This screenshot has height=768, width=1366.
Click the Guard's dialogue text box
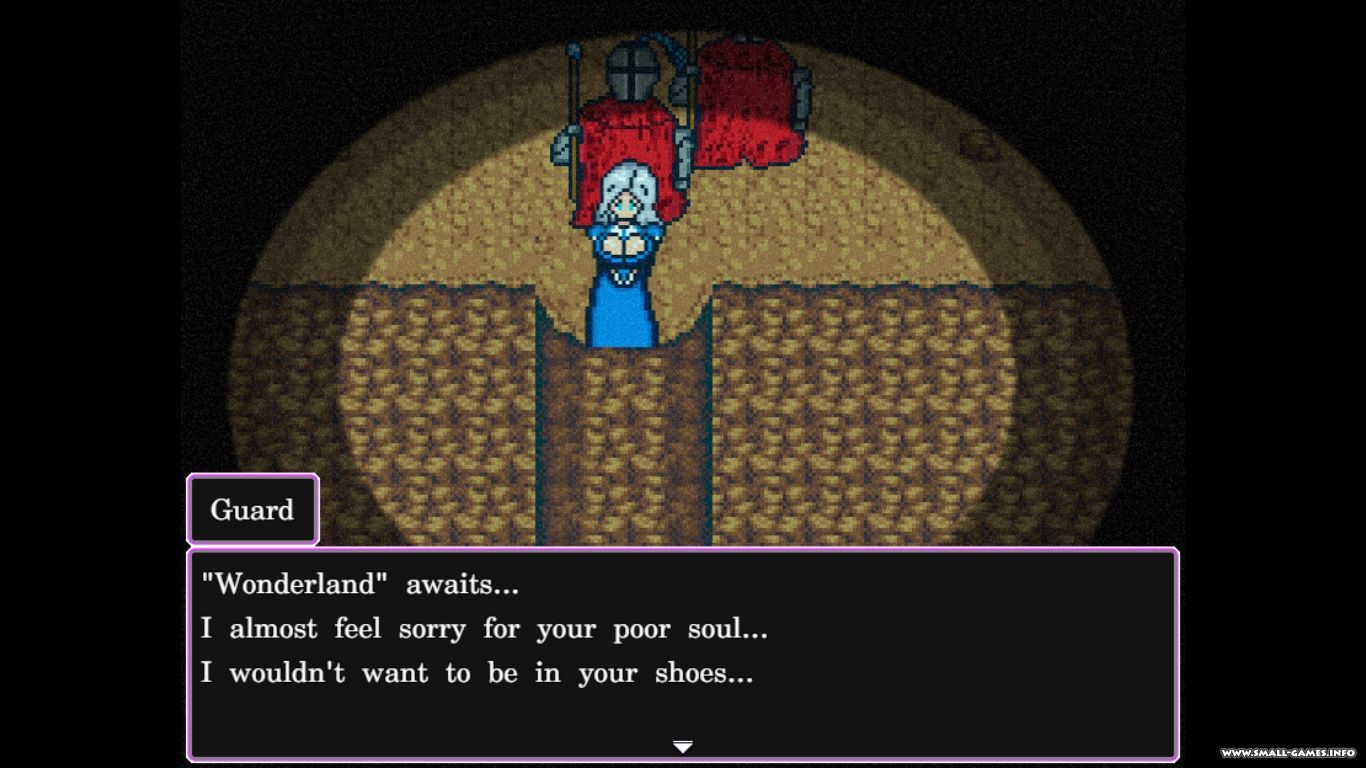(x=683, y=652)
